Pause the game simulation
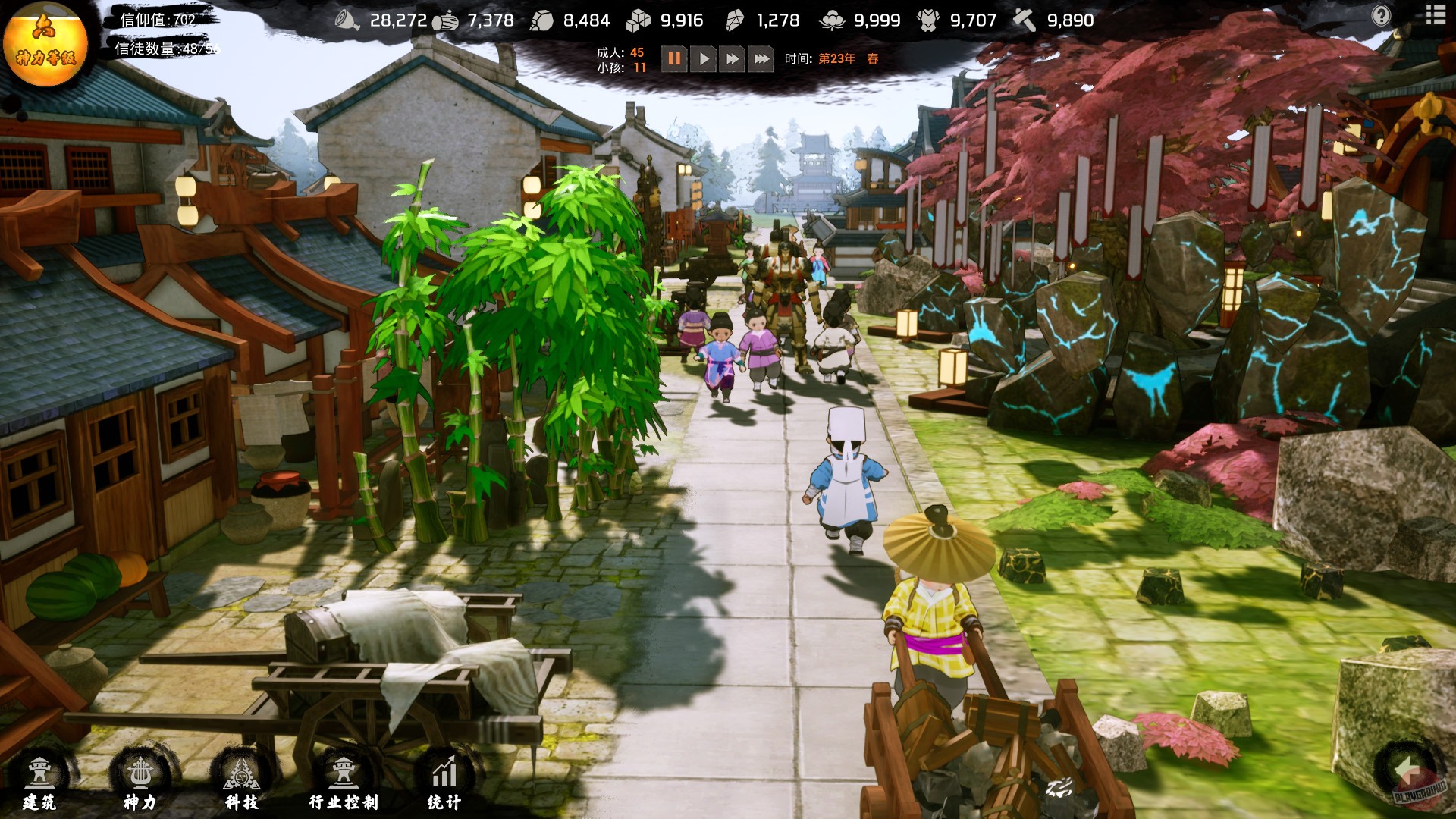This screenshot has height=819, width=1456. pos(675,58)
